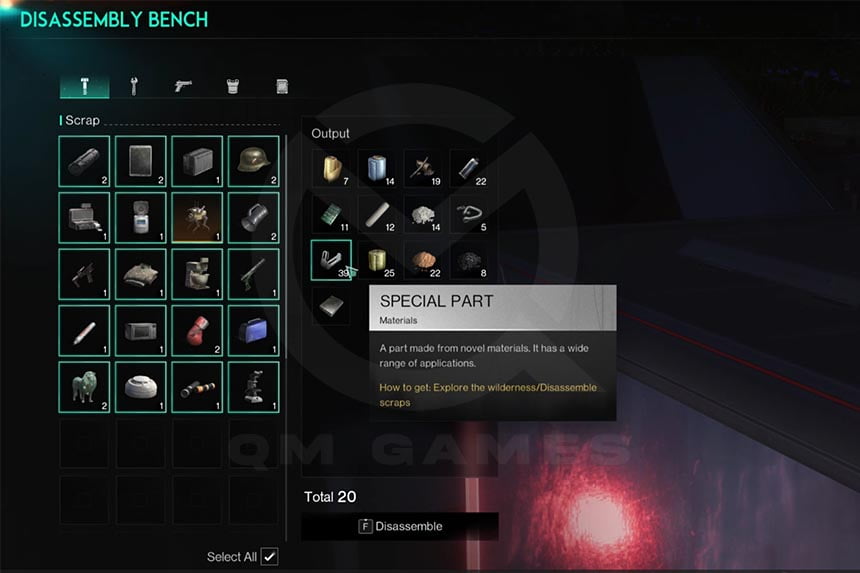The image size is (860, 573).
Task: Open the pistol weapons tab
Action: coord(183,86)
